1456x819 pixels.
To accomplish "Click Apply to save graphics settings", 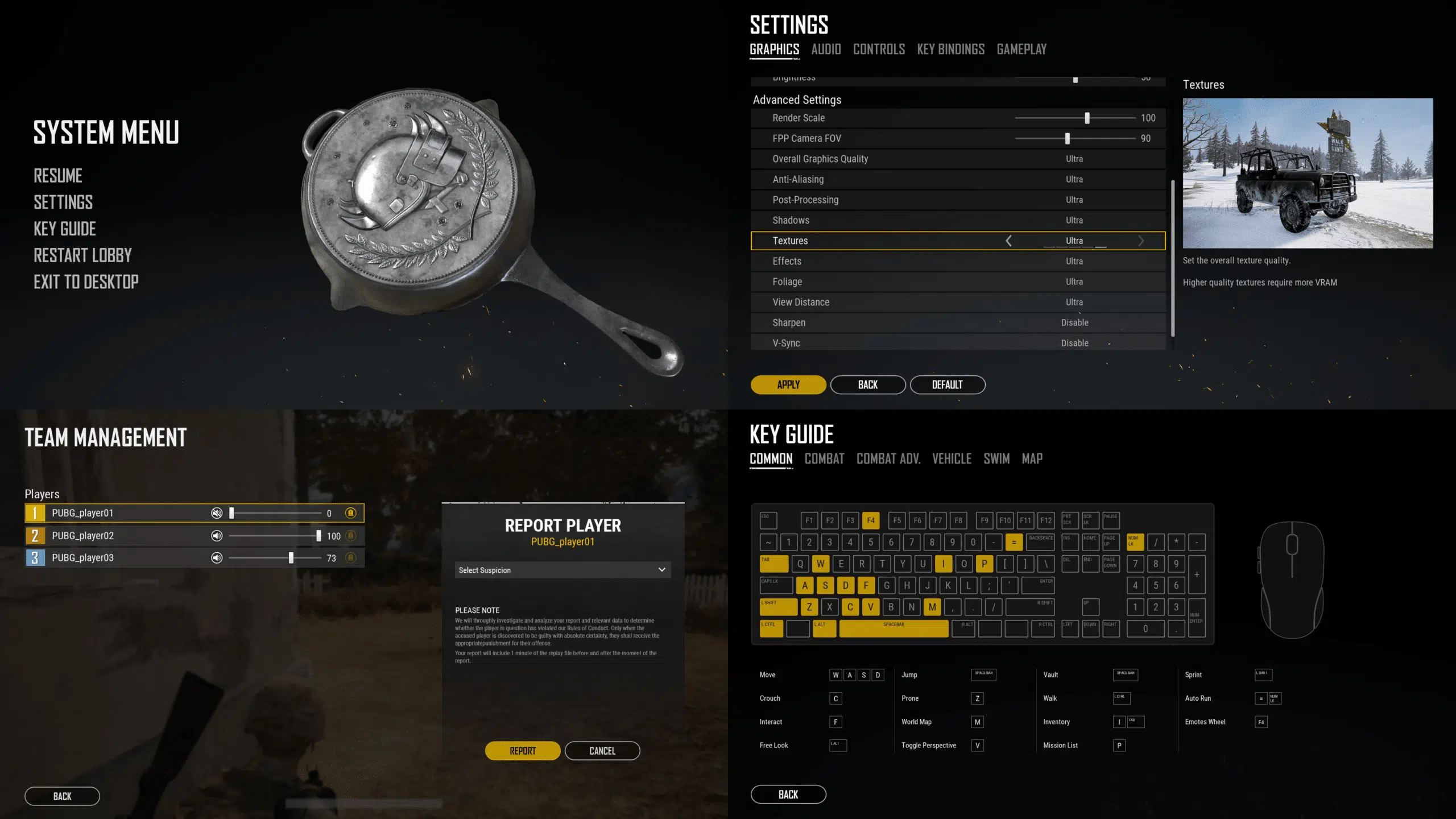I will (x=788, y=384).
